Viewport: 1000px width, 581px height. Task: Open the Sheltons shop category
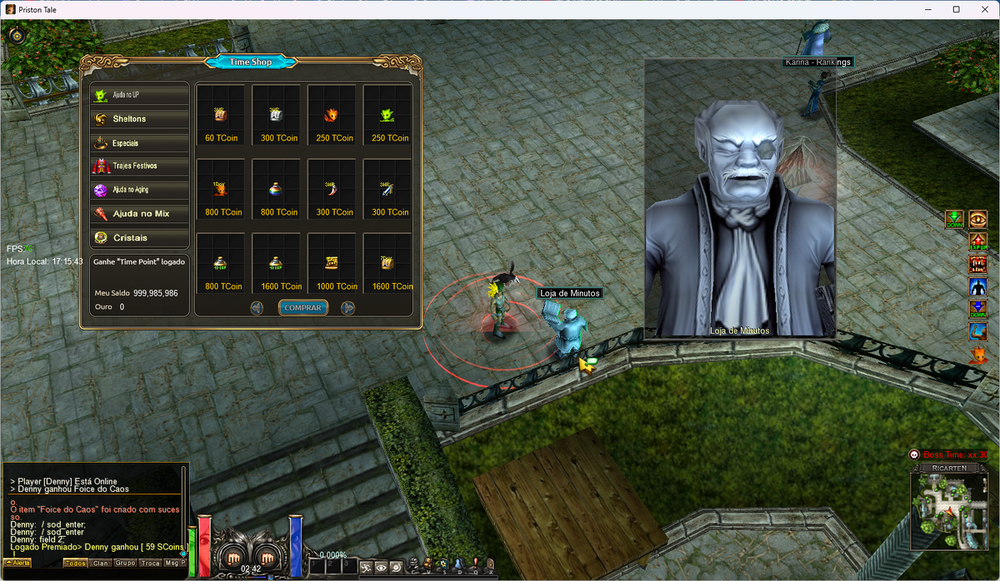[x=139, y=119]
